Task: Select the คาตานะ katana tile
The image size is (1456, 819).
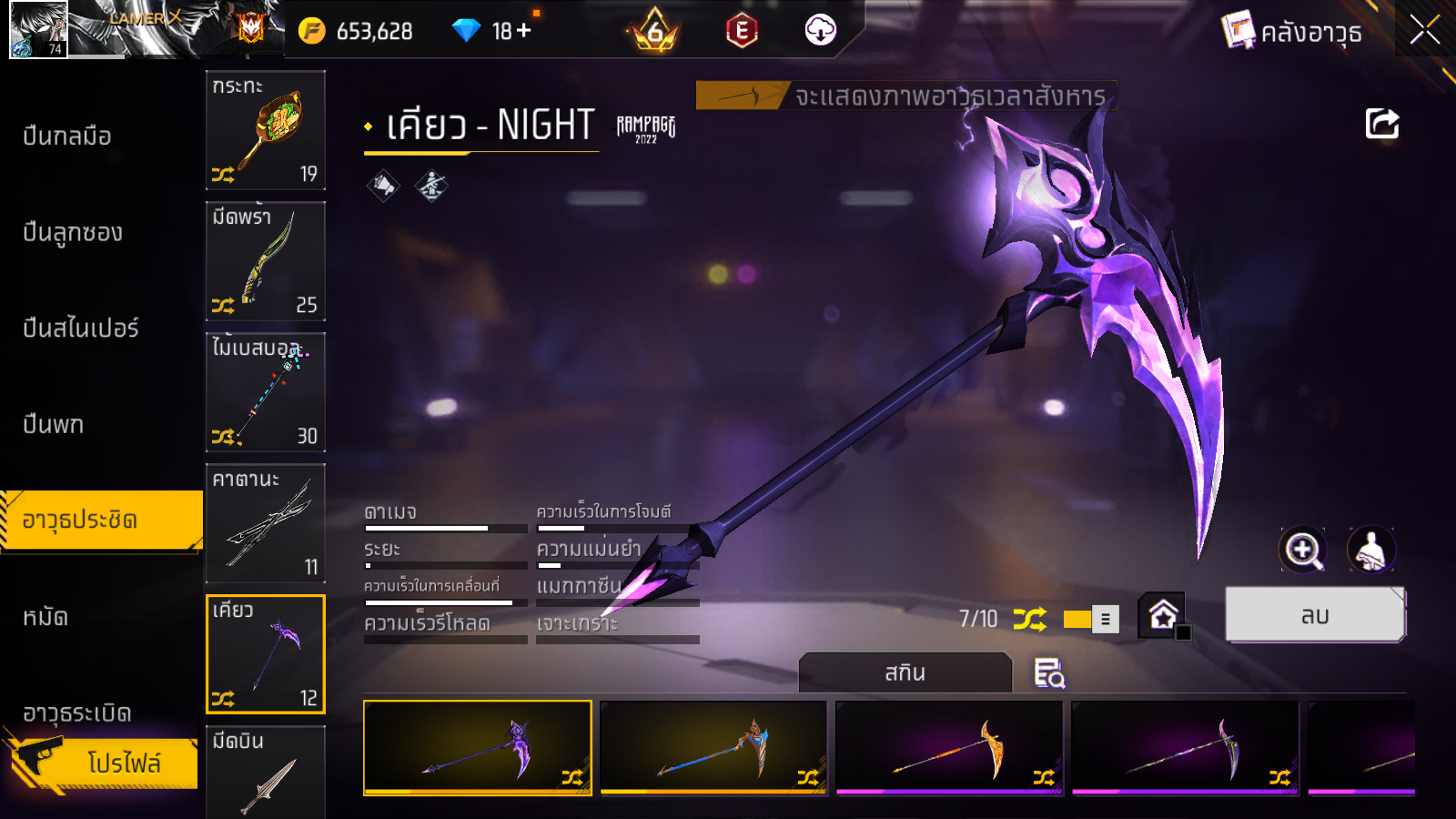Action: tap(266, 523)
